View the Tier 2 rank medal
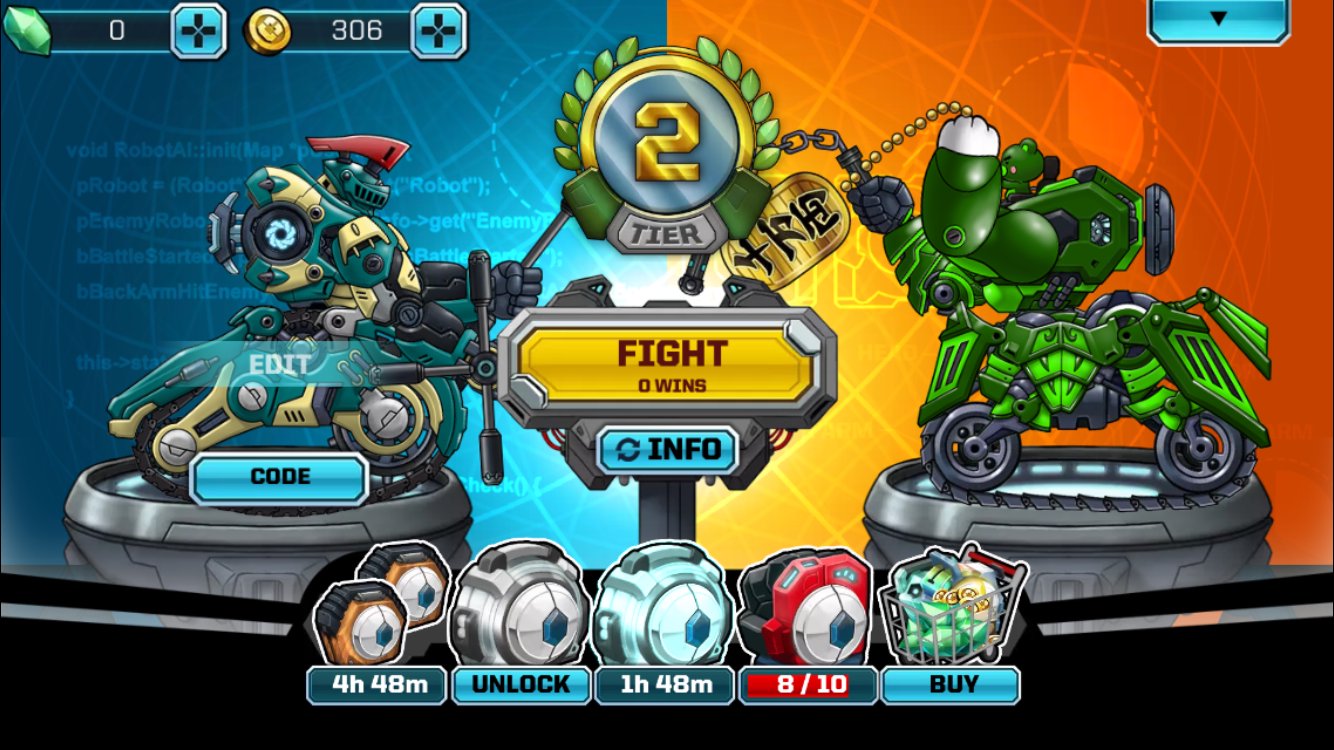Image resolution: width=1334 pixels, height=750 pixels. (666, 145)
